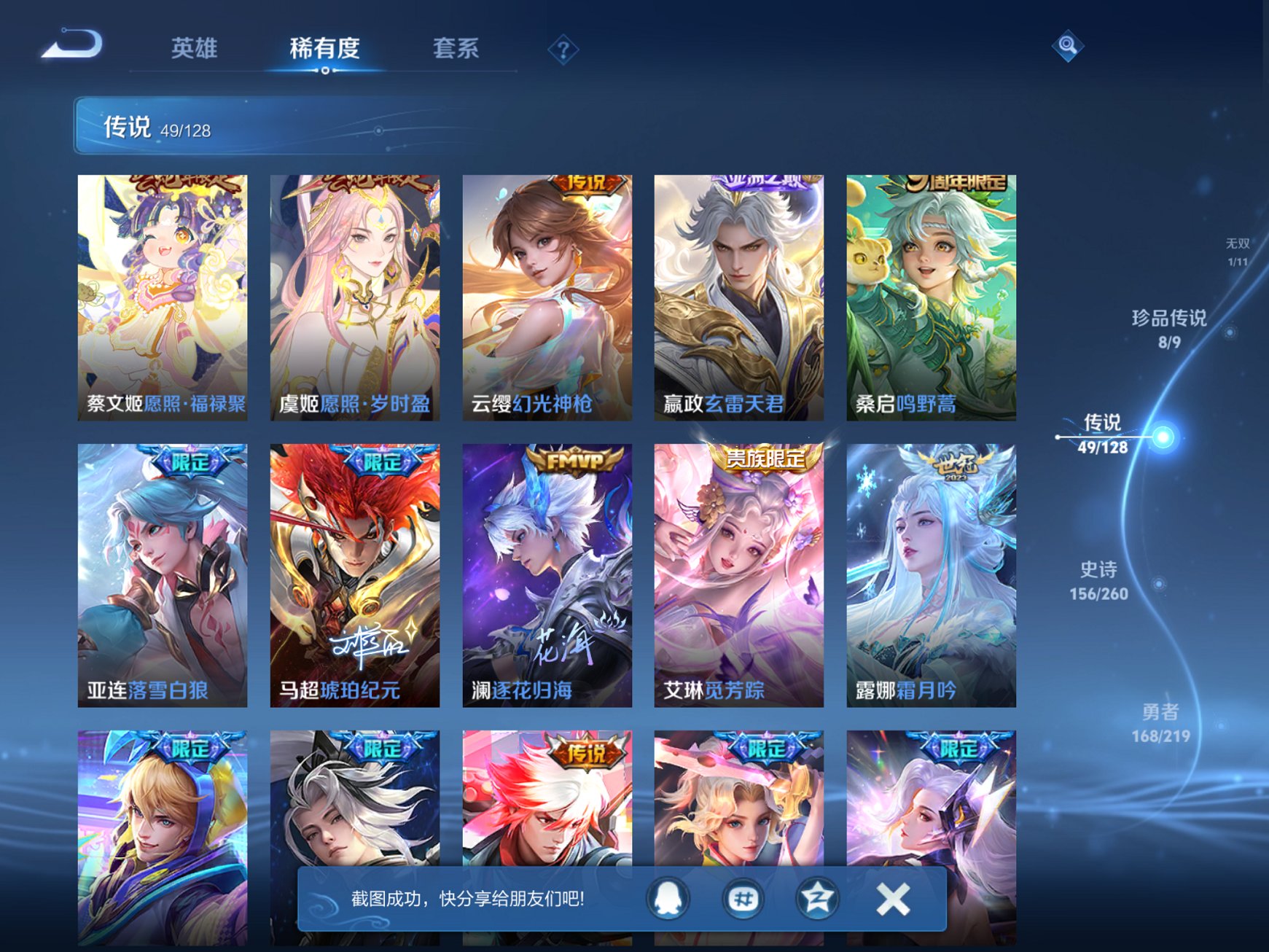
Task: Keep 传说 49/128 selected in sidebar
Action: 1104,436
